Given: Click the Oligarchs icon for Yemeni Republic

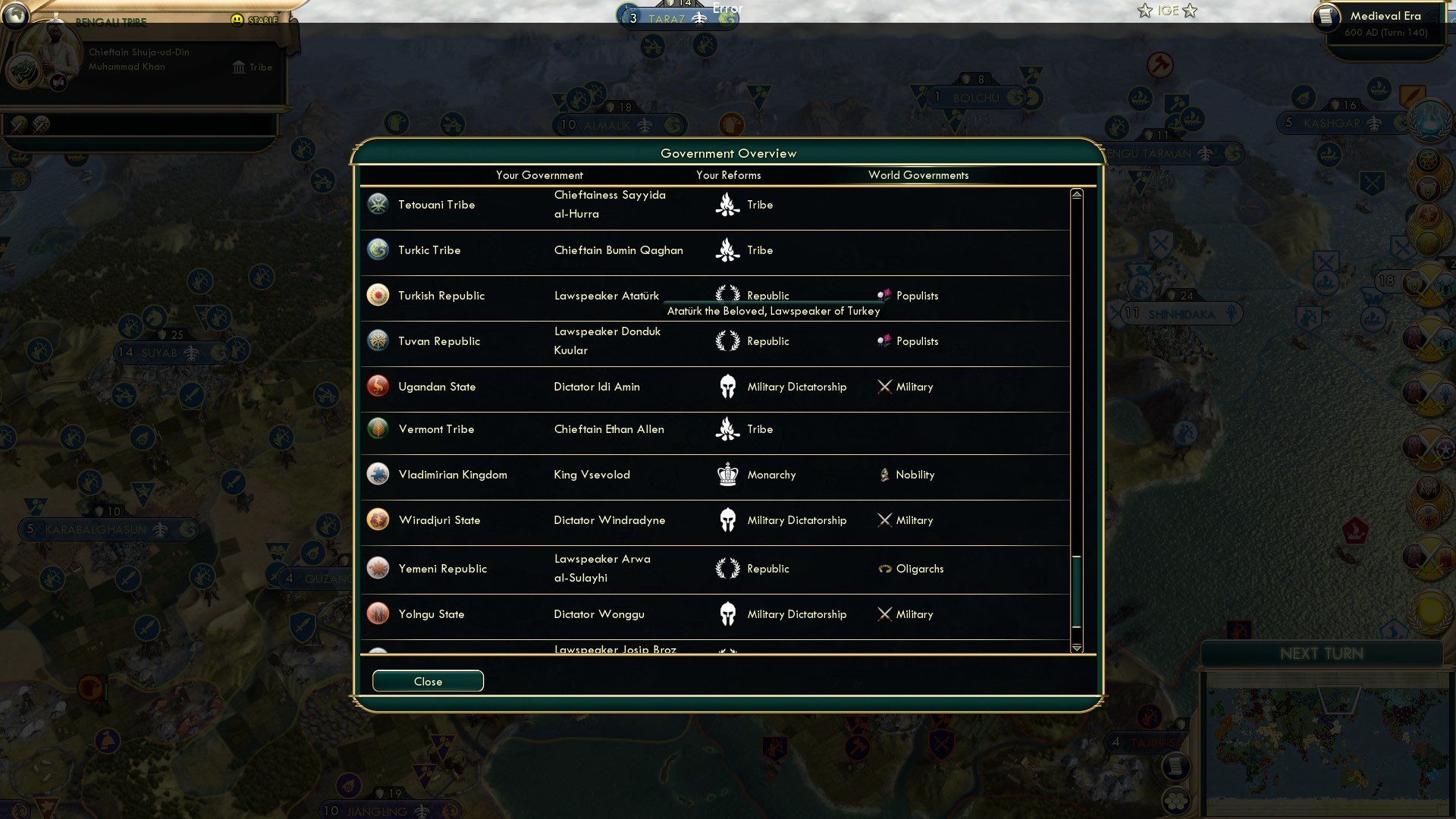Looking at the screenshot, I should click(884, 569).
